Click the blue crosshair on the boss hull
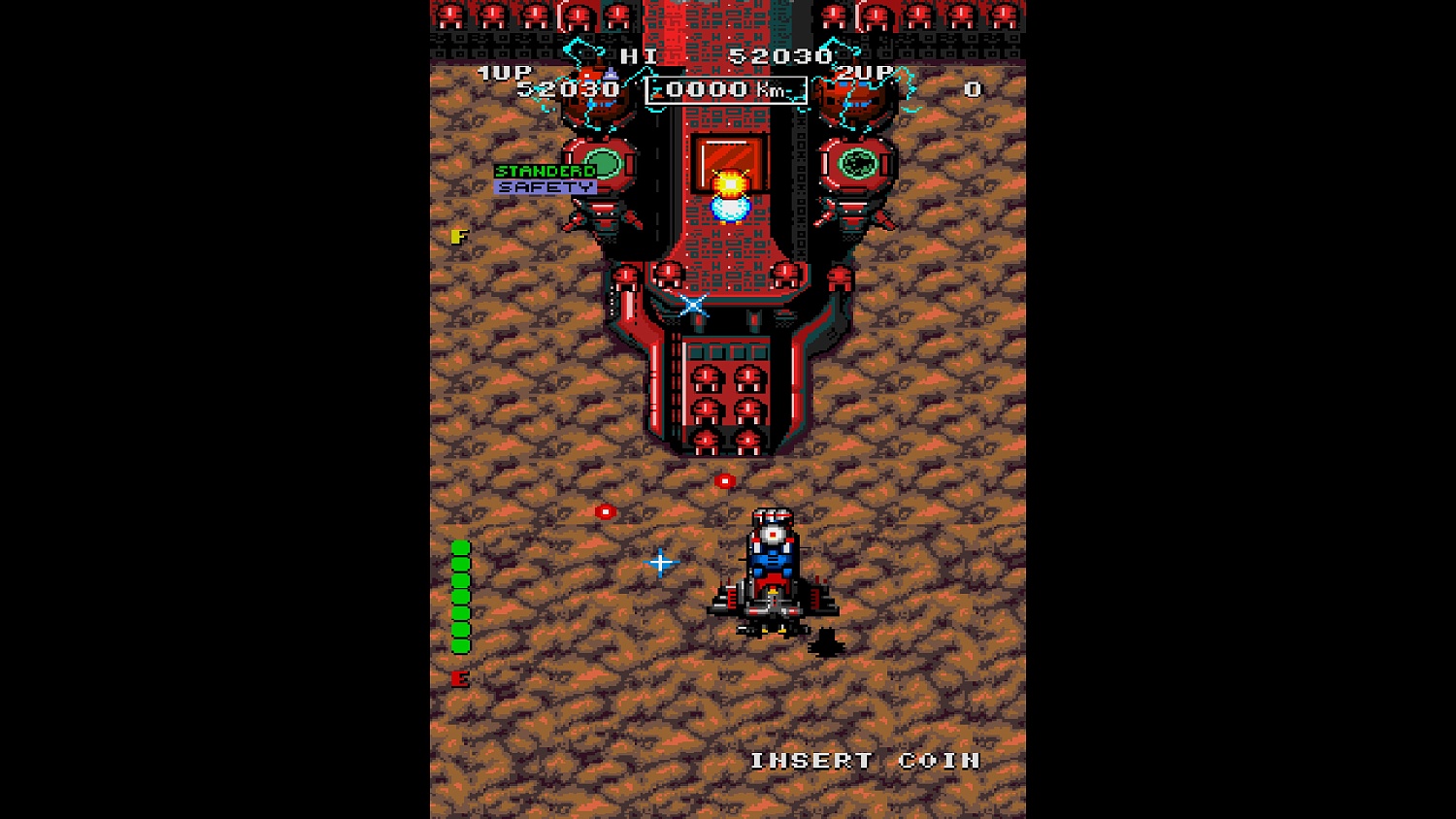This screenshot has height=819, width=1456. tap(694, 306)
